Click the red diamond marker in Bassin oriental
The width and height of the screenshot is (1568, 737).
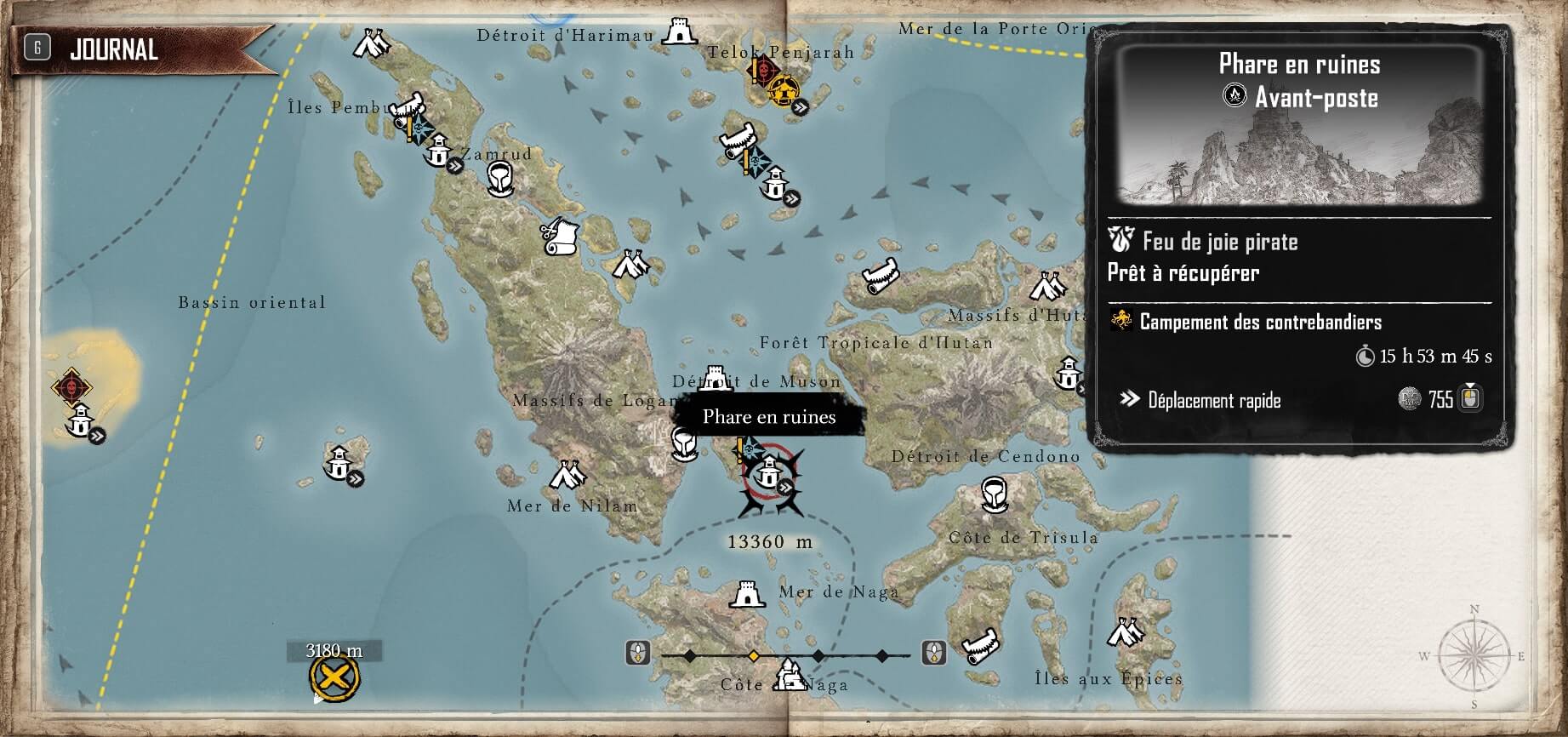[x=71, y=387]
